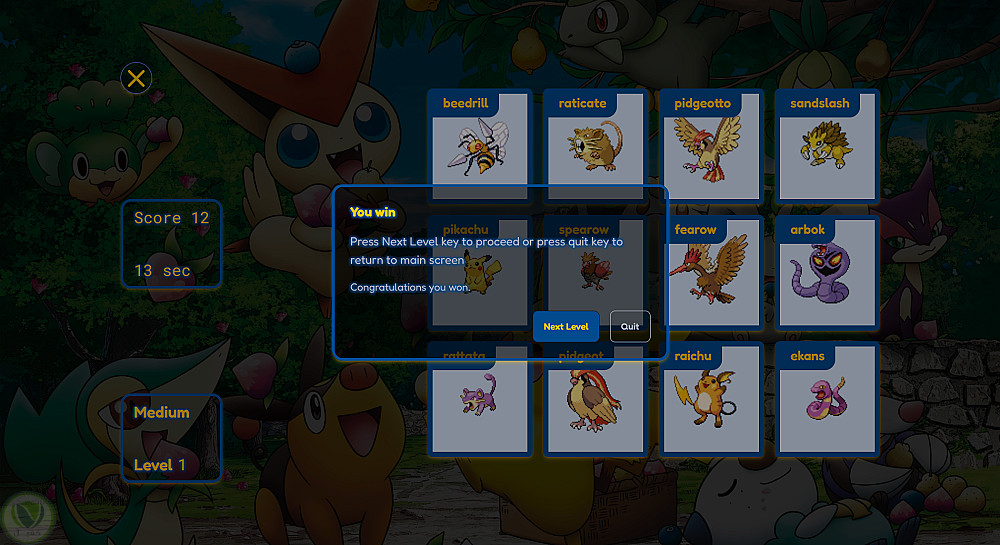Viewport: 1000px width, 545px height.
Task: Select the sandslash card
Action: (x=827, y=145)
